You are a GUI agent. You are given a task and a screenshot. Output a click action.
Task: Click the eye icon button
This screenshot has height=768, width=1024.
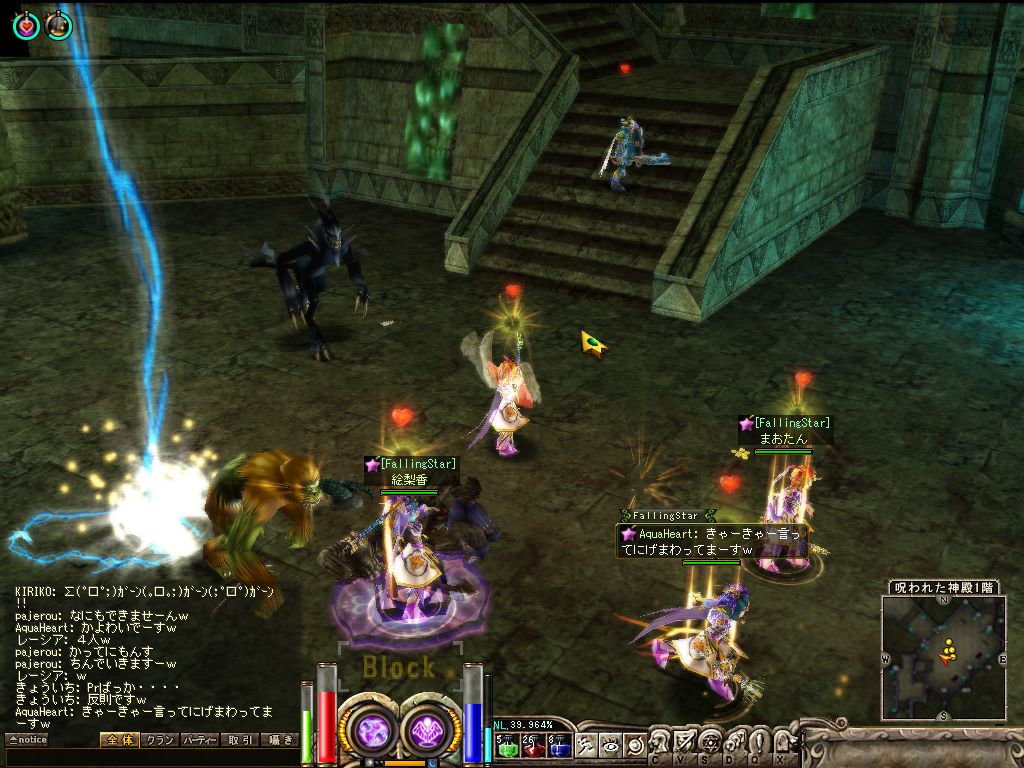click(x=611, y=745)
